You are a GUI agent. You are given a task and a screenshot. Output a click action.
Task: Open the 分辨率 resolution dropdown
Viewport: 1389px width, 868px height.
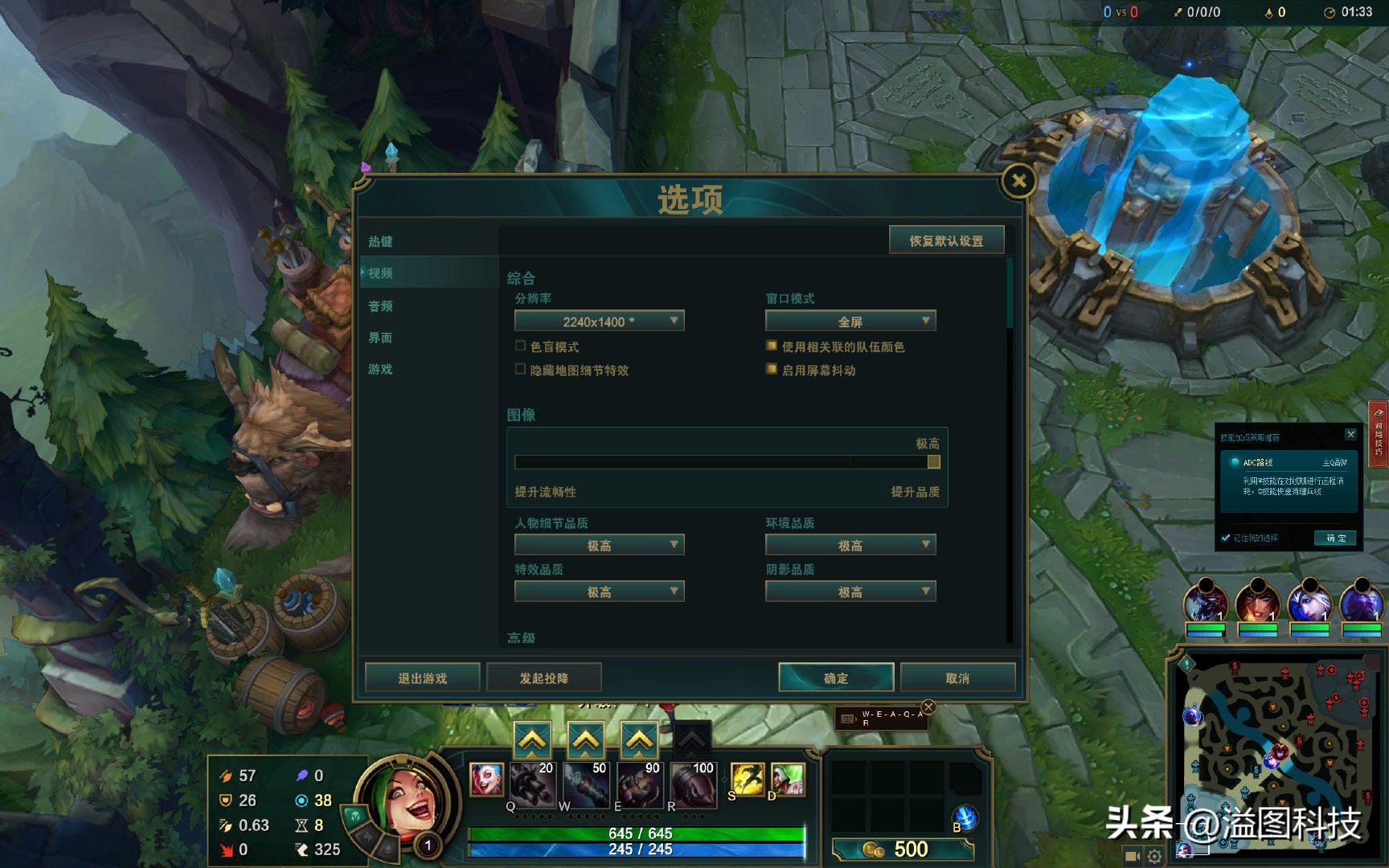tap(599, 321)
